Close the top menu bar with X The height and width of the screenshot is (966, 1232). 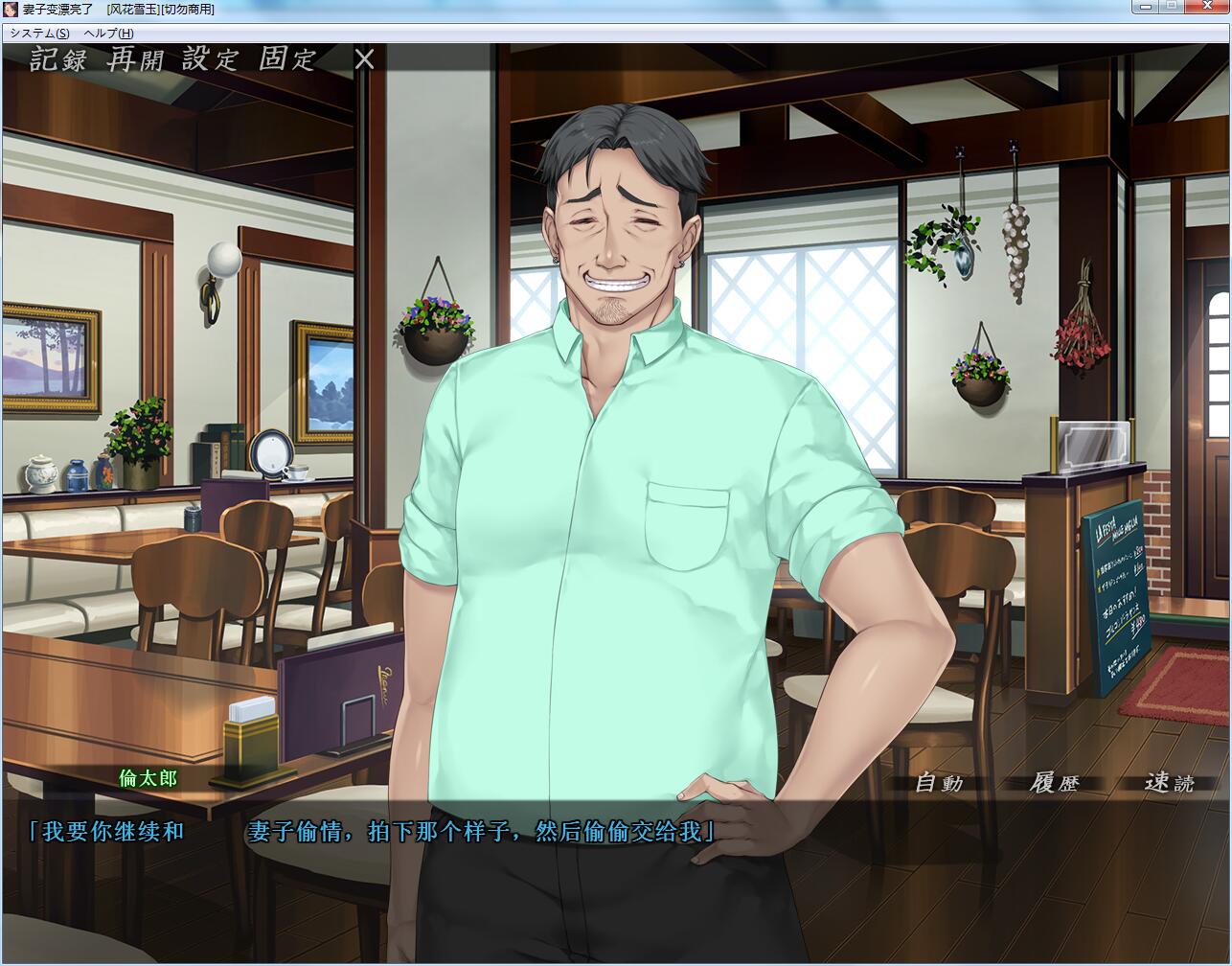point(364,59)
